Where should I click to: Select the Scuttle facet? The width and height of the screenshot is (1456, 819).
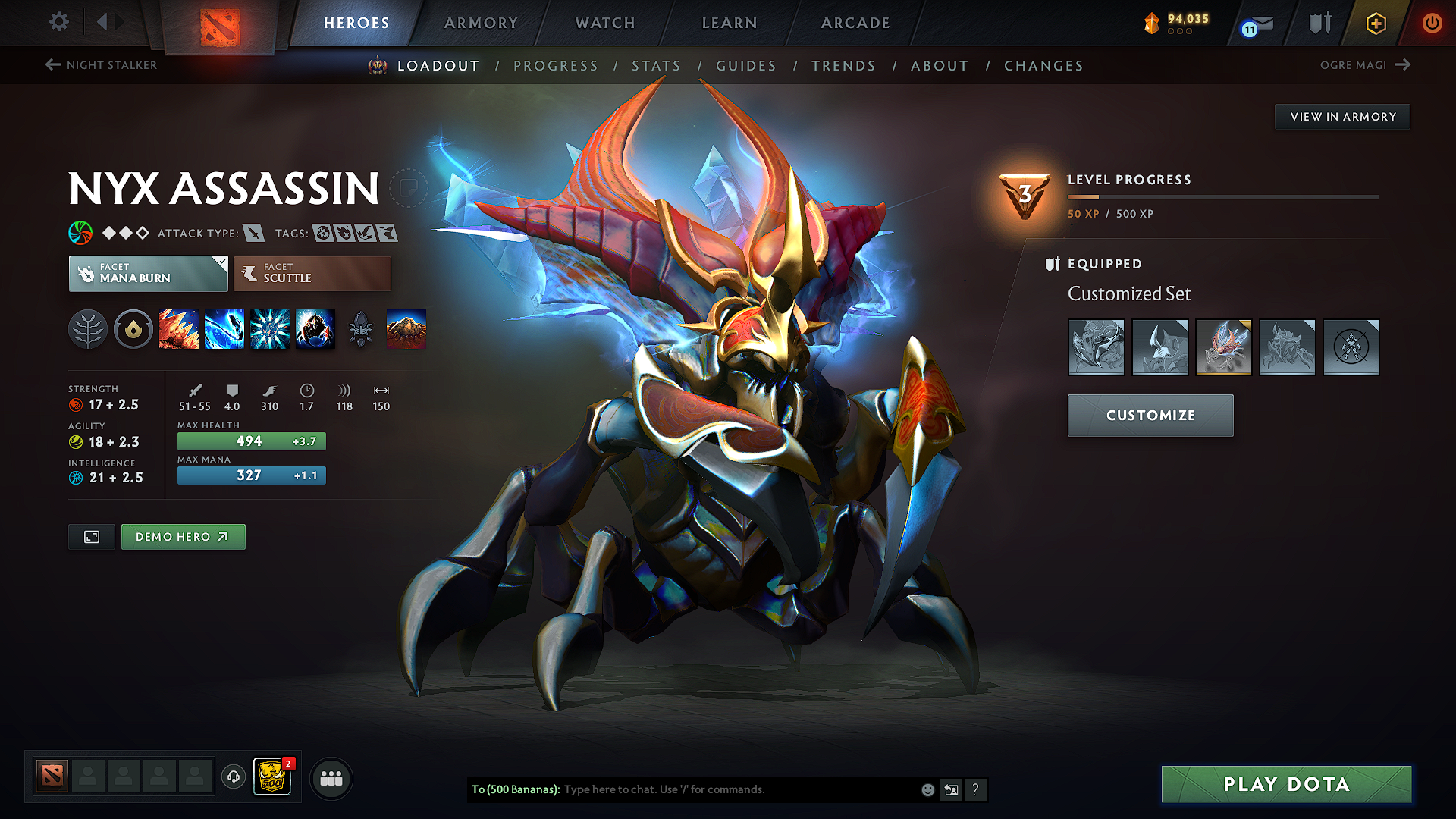tap(311, 273)
